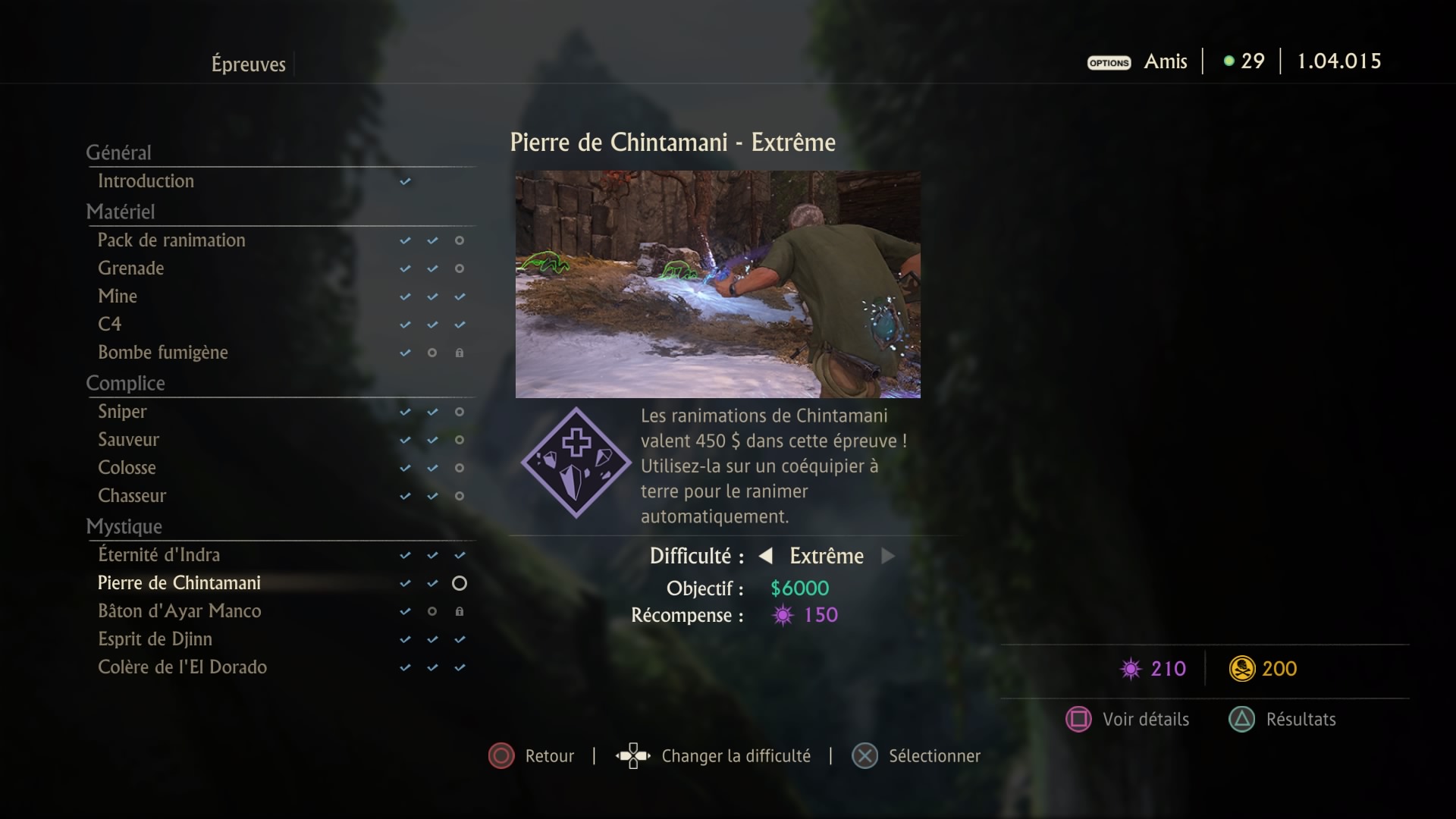Screen dimensions: 1456x819
Task: Click the left arrow to lower difficulty
Action: 766,556
